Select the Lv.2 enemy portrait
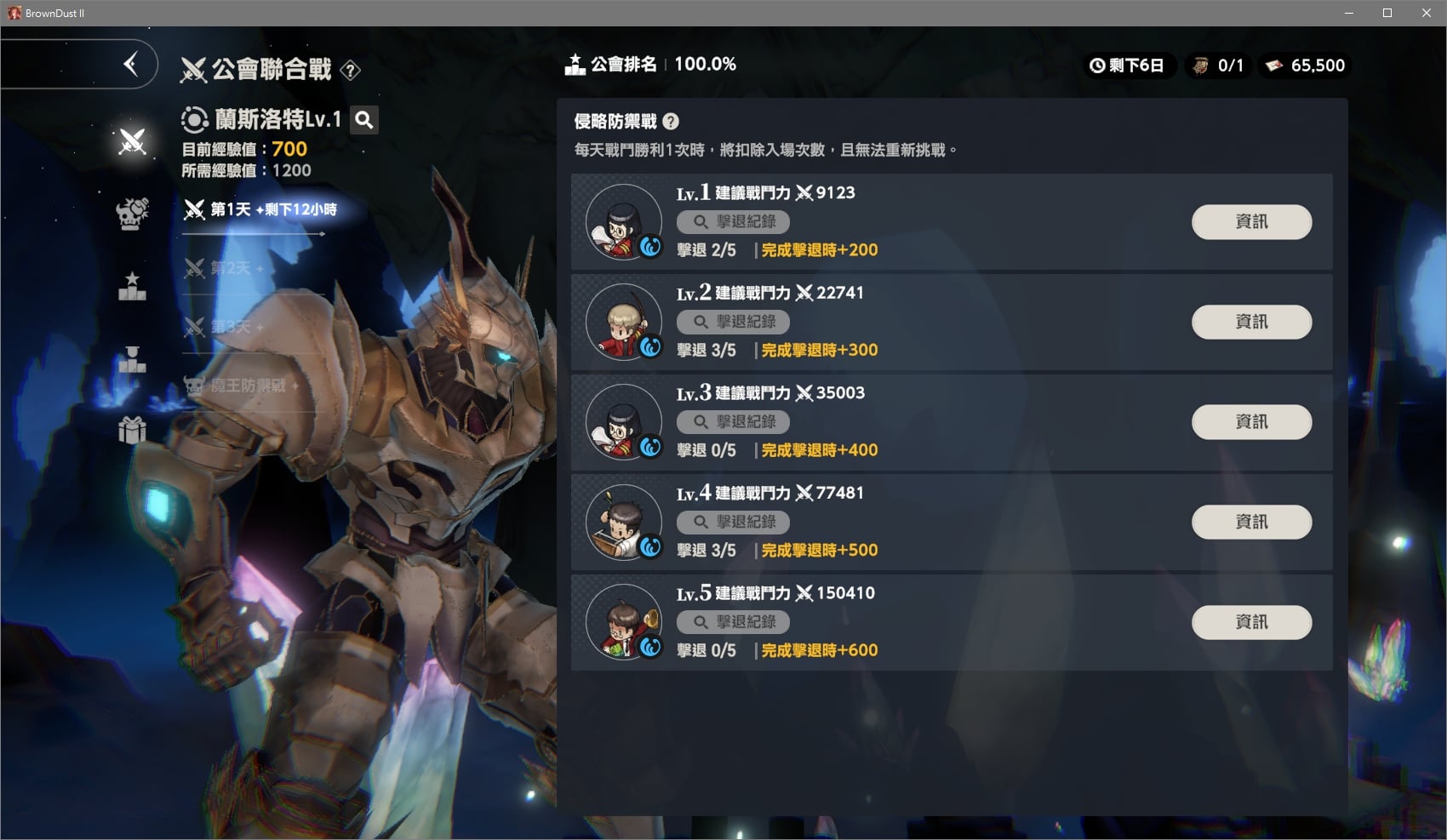Viewport: 1447px width, 840px height. [x=624, y=323]
